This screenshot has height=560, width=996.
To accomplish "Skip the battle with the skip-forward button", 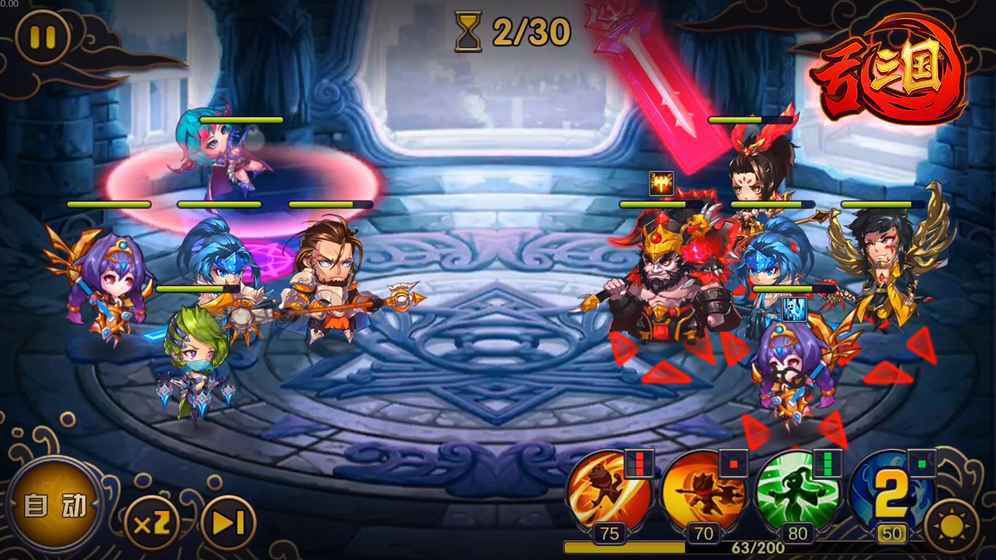I will pyautogui.click(x=228, y=521).
